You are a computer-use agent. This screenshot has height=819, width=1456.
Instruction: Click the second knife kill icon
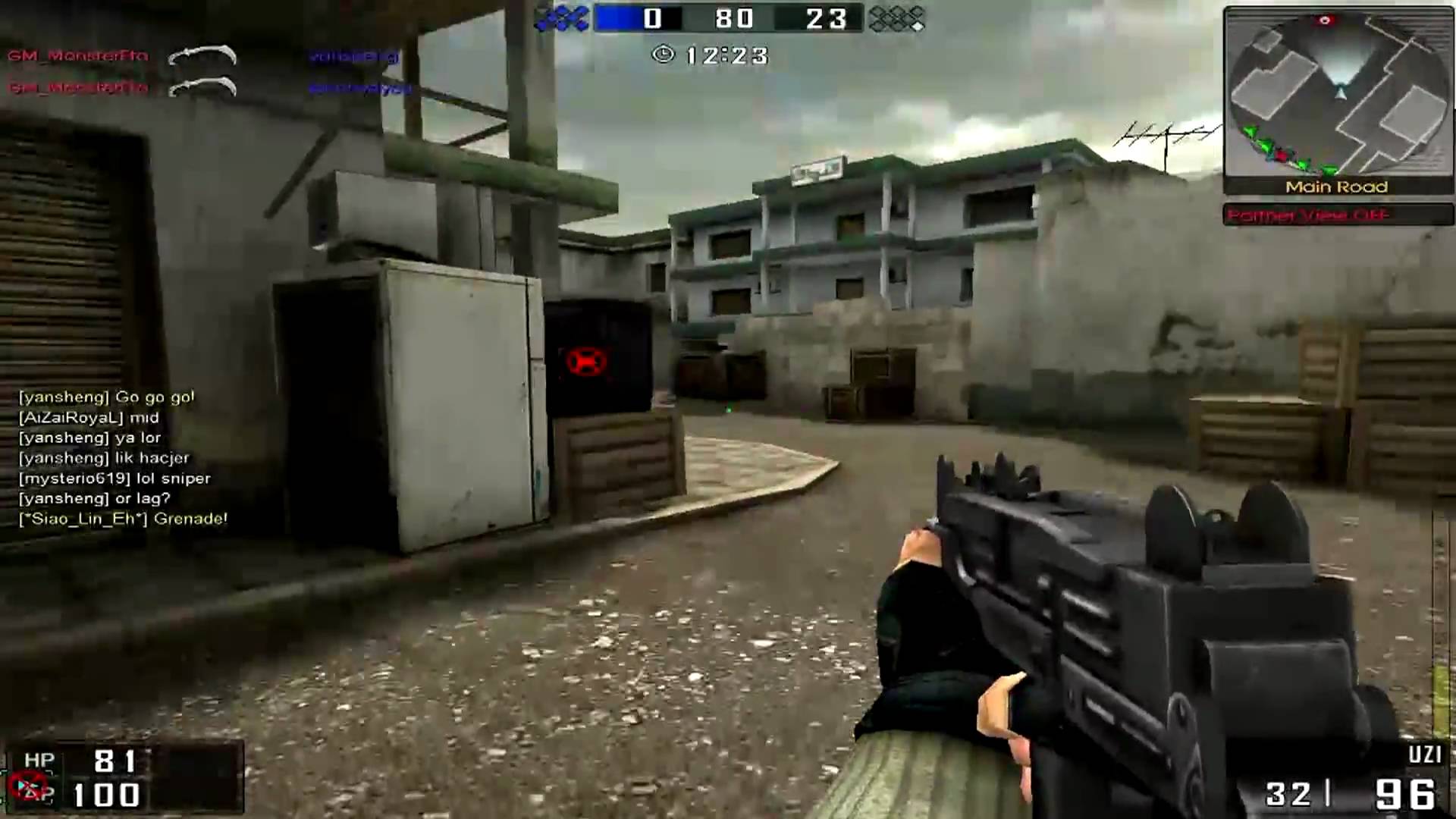(201, 86)
